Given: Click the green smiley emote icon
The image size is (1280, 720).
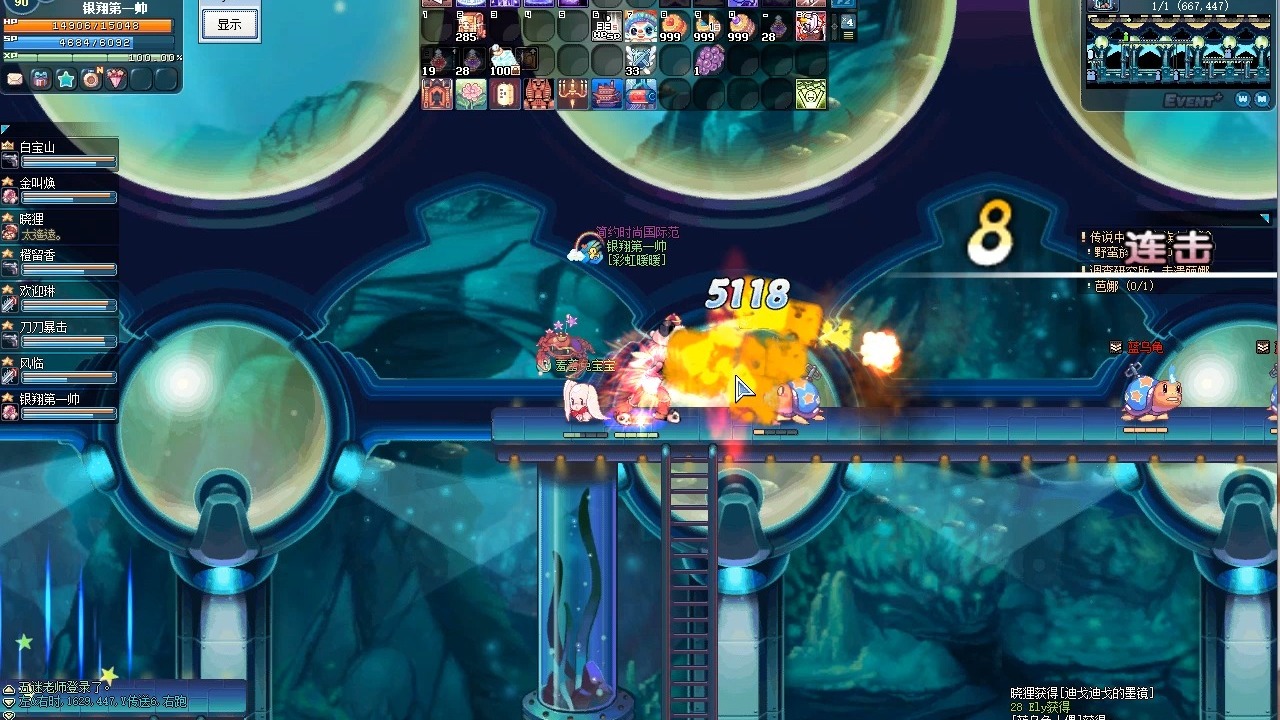Looking at the screenshot, I should 811,94.
